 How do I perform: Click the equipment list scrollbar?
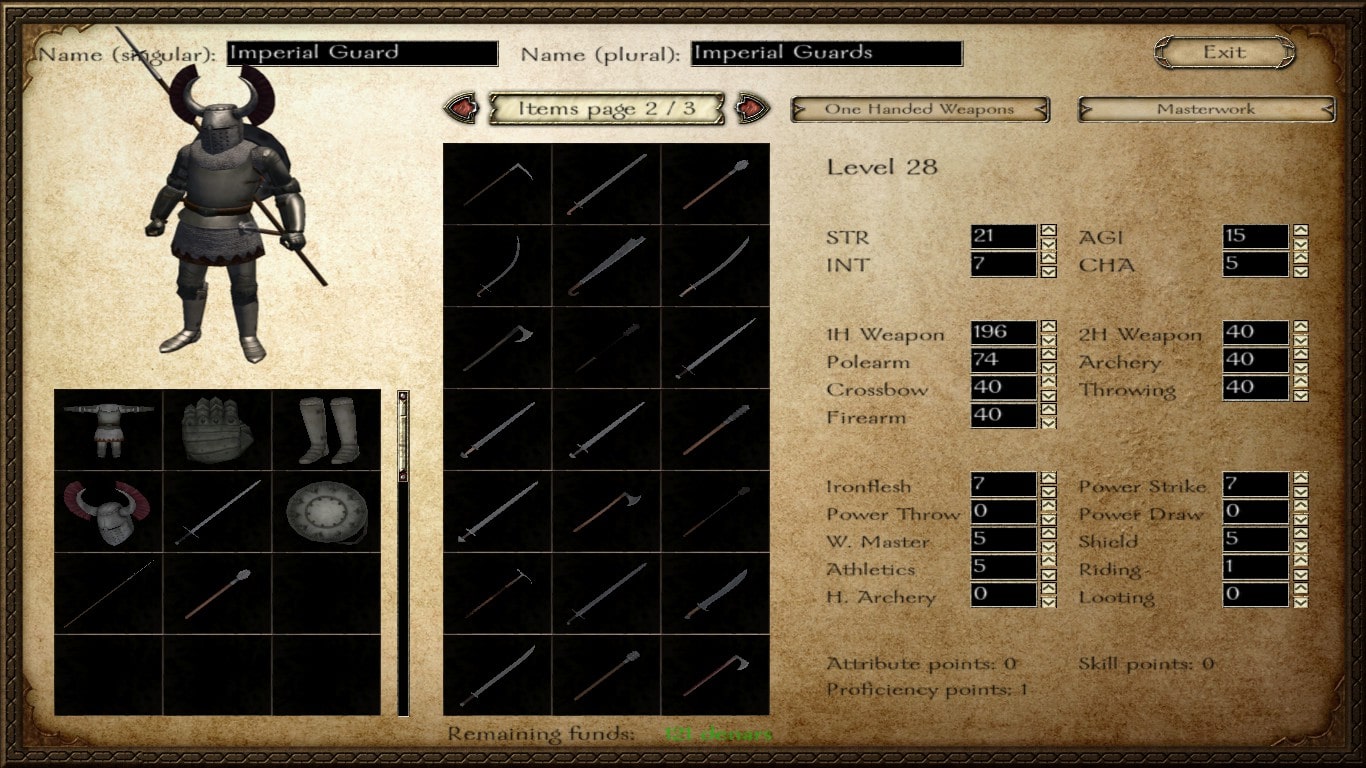[x=403, y=551]
